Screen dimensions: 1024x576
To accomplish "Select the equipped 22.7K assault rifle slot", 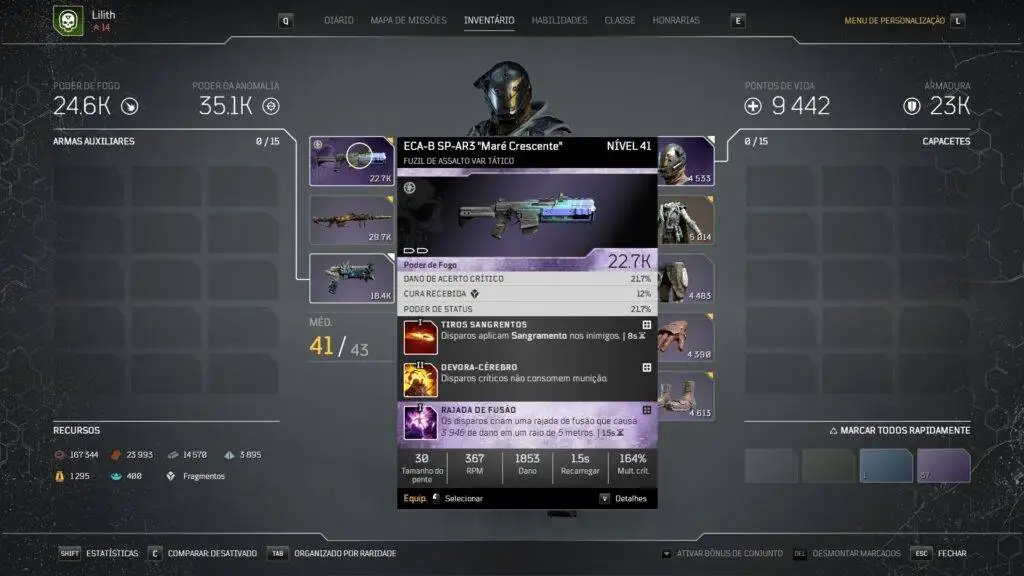I will click(352, 161).
